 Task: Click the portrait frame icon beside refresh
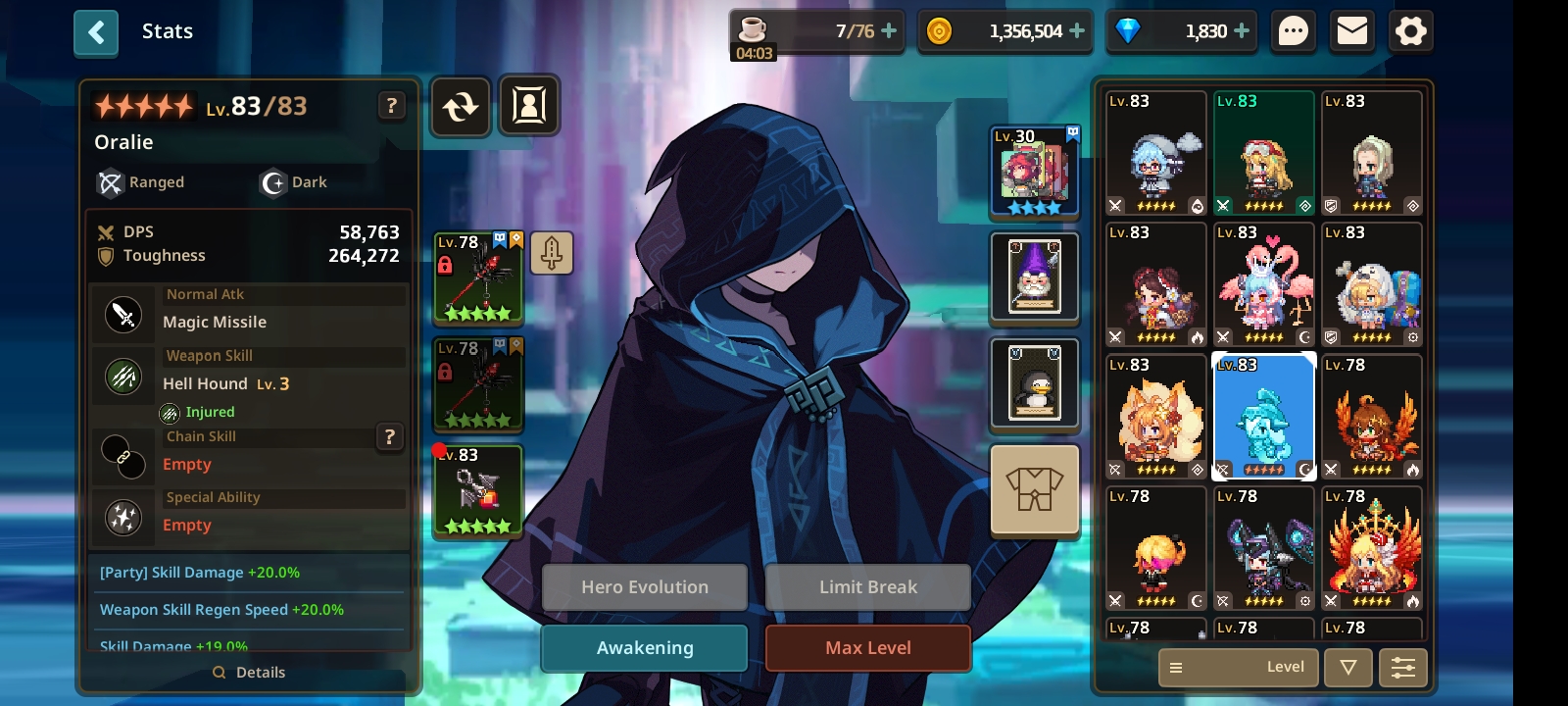[x=530, y=106]
